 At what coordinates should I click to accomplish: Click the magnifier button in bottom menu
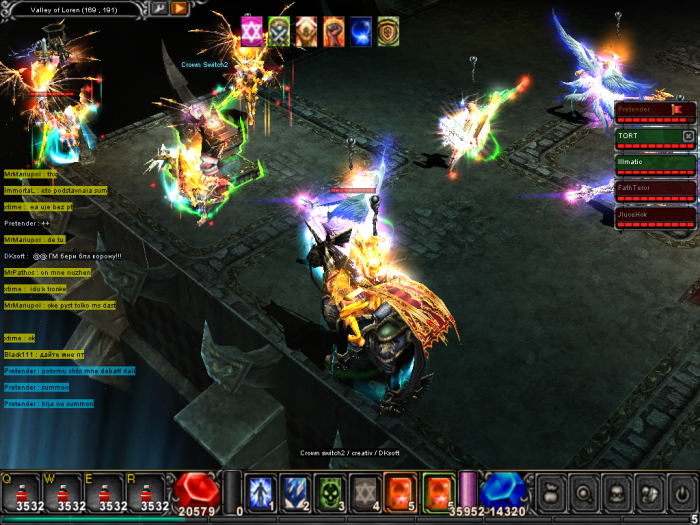point(584,492)
